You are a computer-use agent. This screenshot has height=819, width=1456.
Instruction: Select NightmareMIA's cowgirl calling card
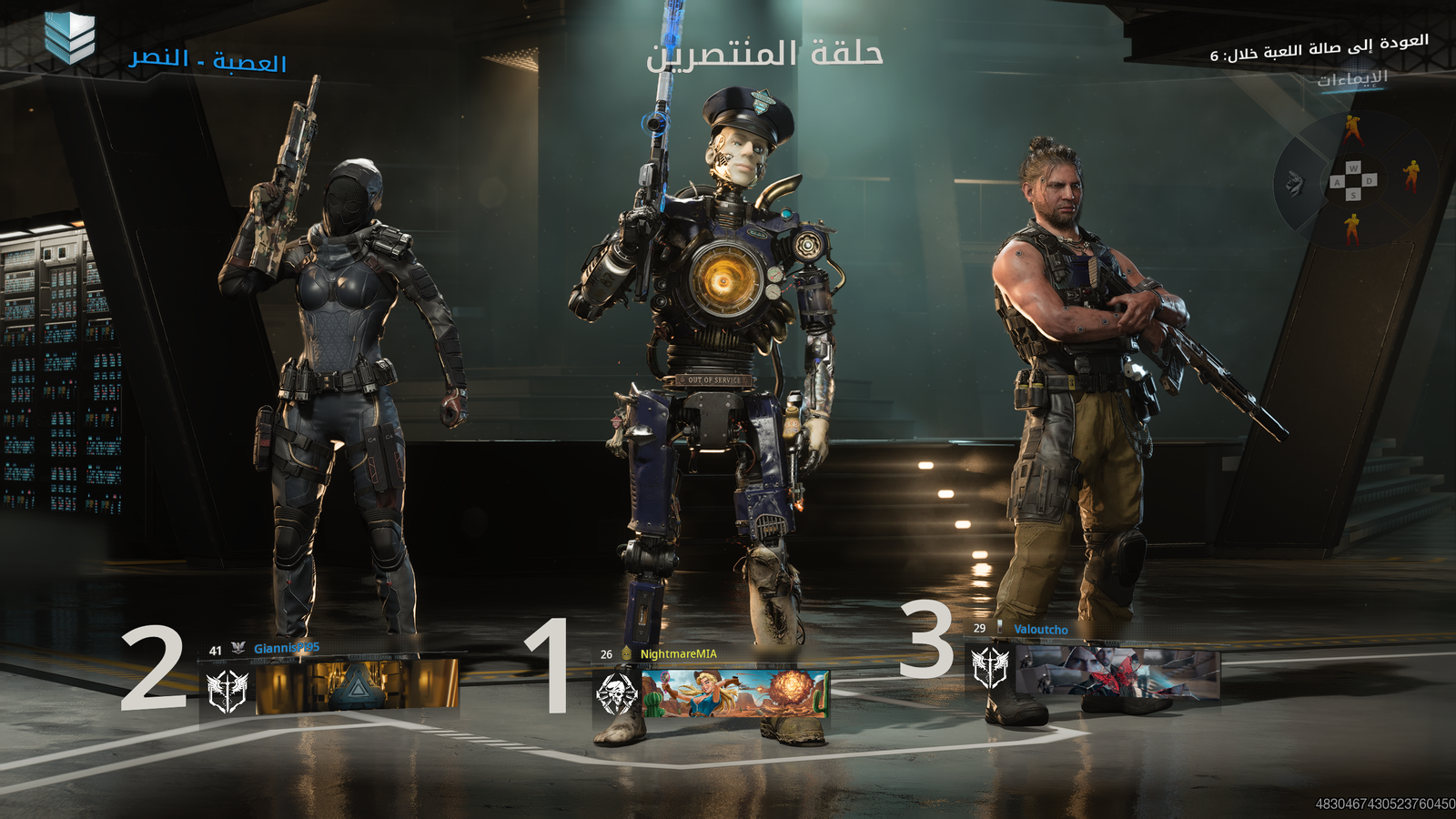point(735,693)
